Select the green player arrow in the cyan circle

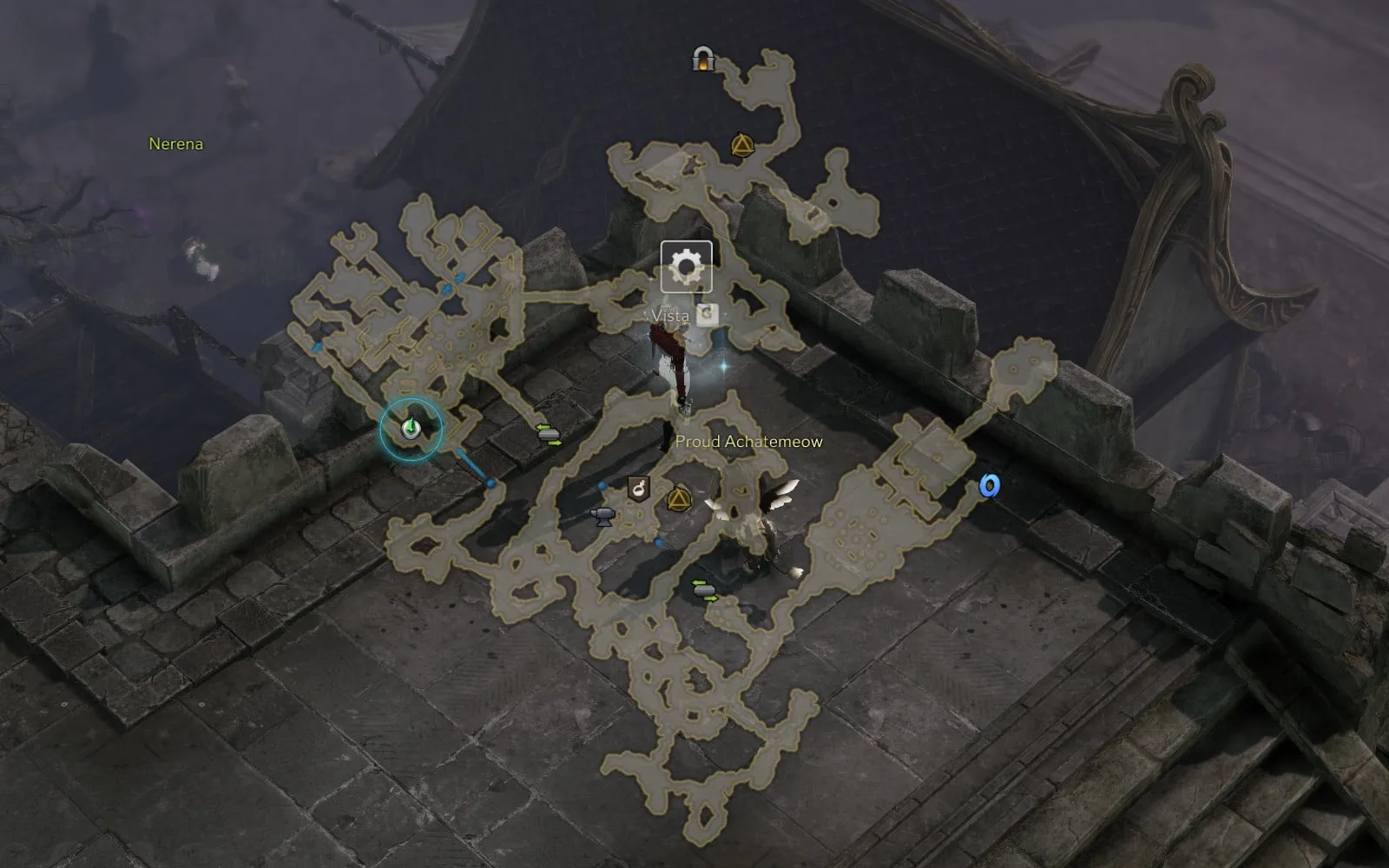411,428
